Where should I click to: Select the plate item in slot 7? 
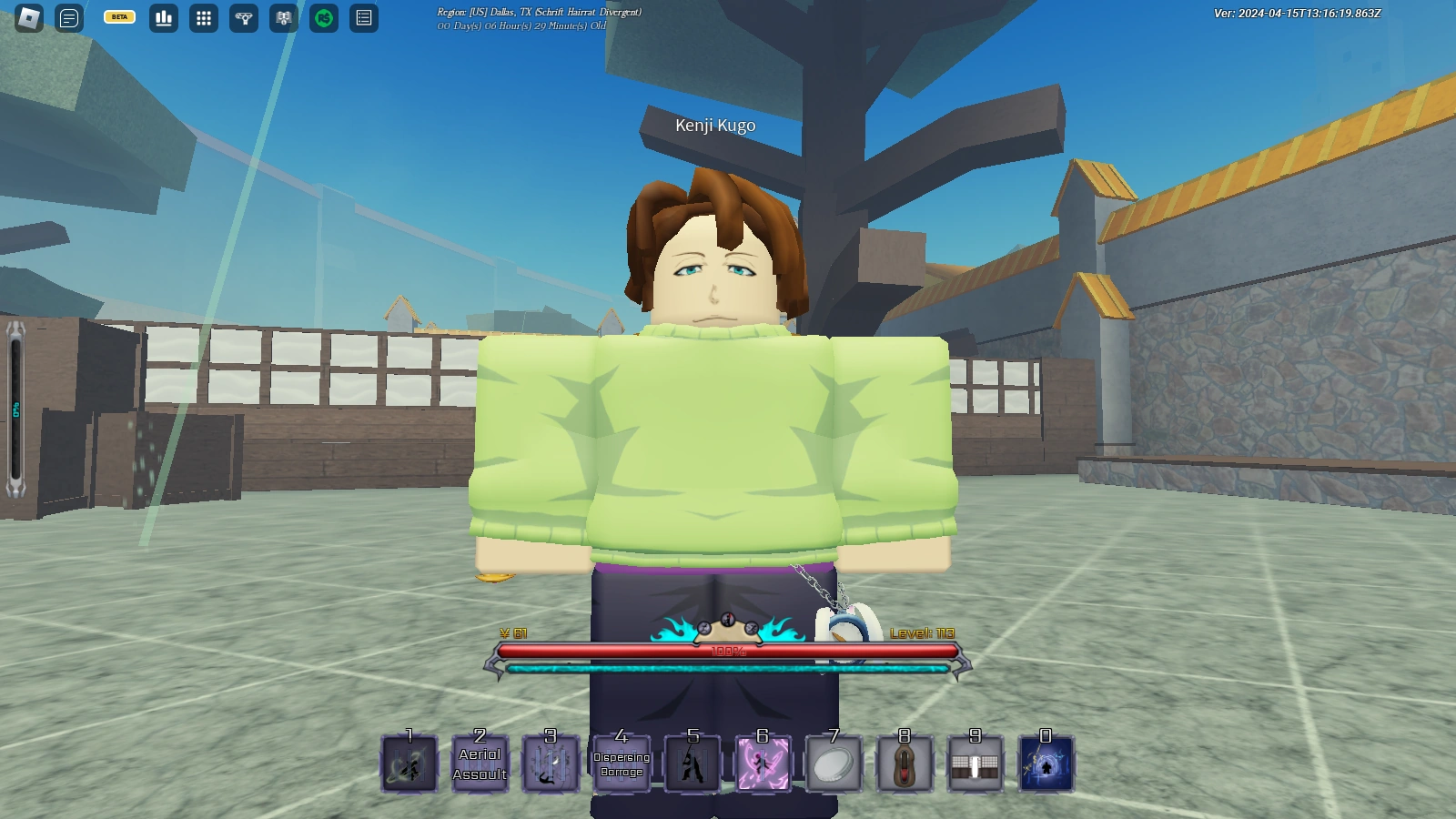click(834, 763)
